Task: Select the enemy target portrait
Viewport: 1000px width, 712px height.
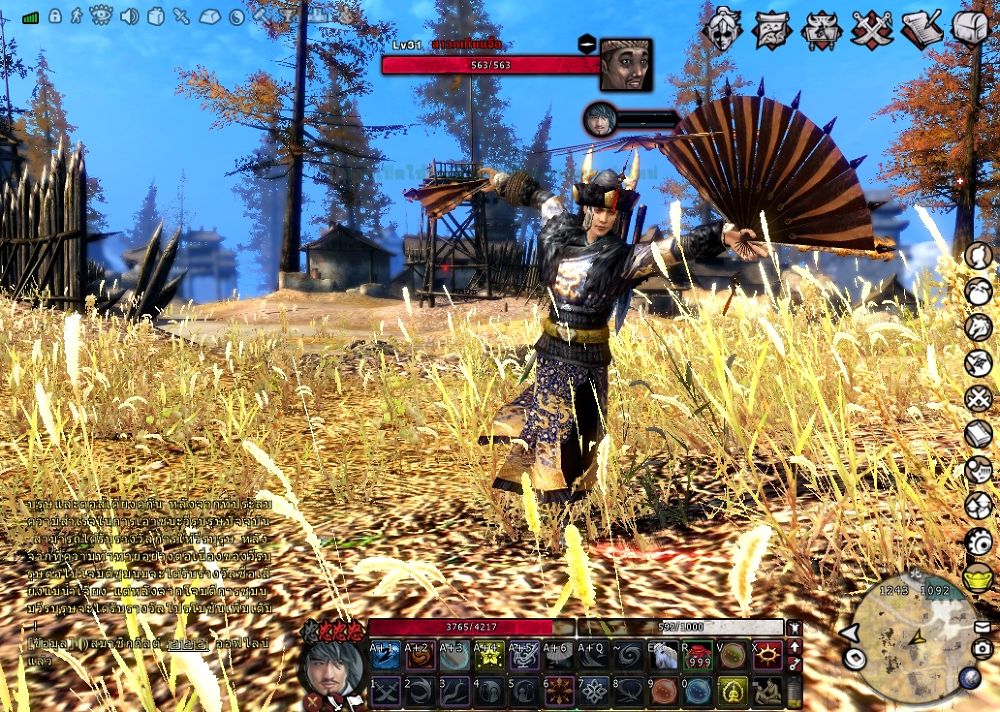Action: [x=626, y=64]
